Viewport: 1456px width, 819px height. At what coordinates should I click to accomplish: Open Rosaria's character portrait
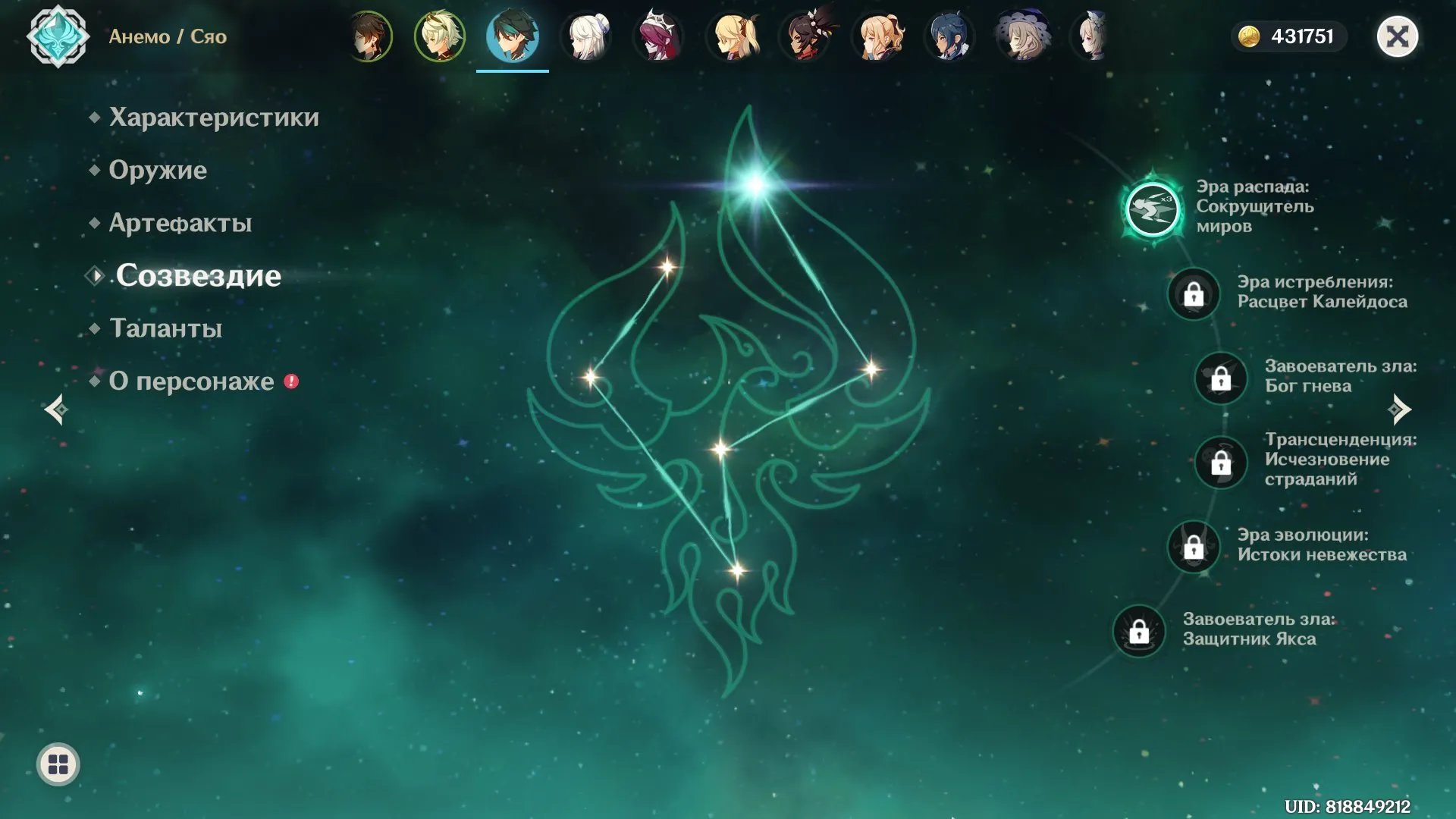(x=658, y=36)
